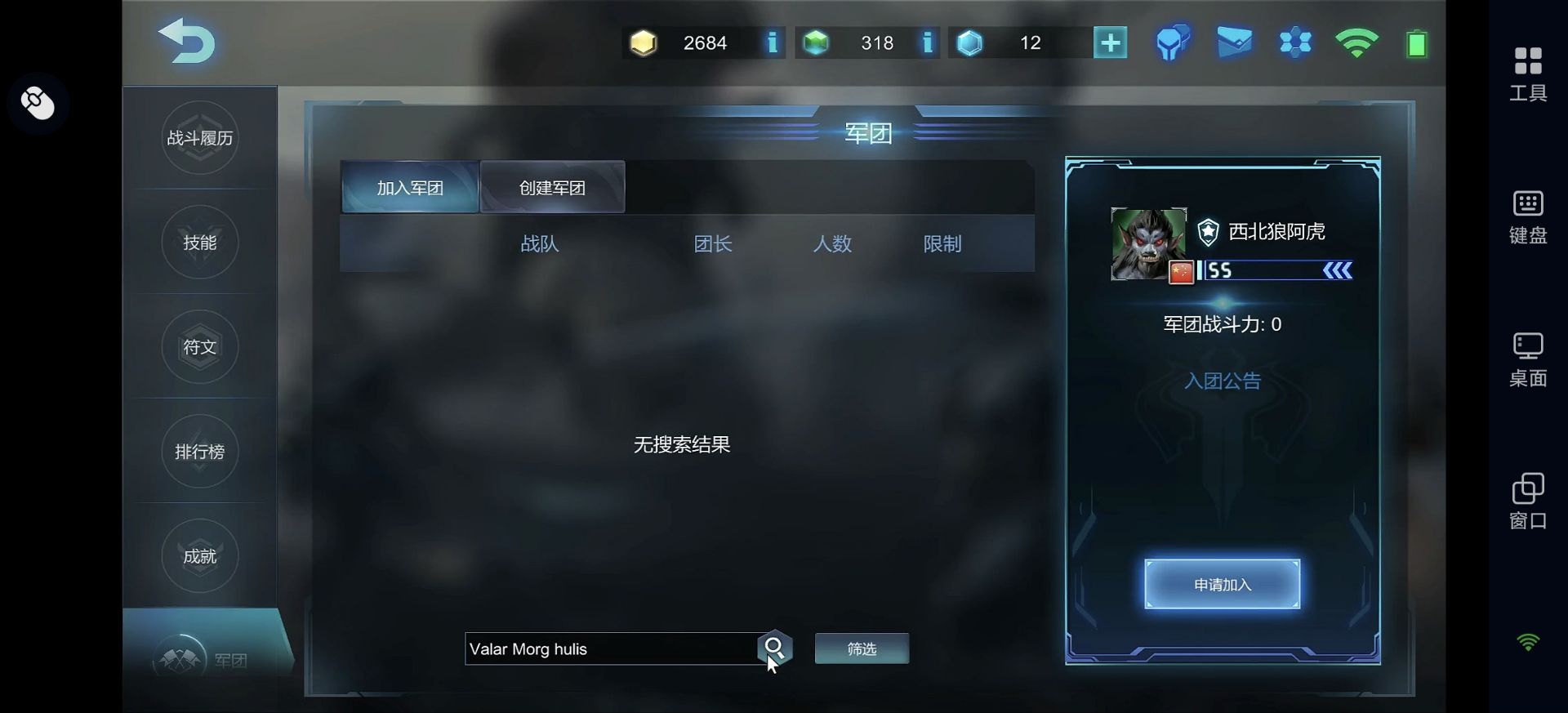The image size is (1568, 713).
Task: Open the 成就 achievements section
Action: pyautogui.click(x=200, y=556)
